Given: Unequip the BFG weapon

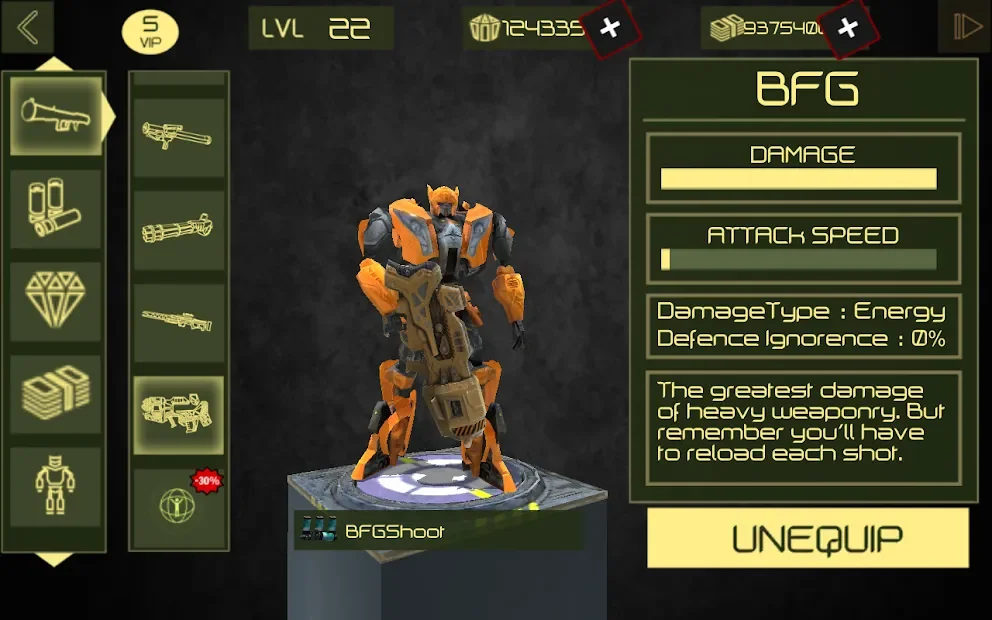Looking at the screenshot, I should tap(808, 538).
